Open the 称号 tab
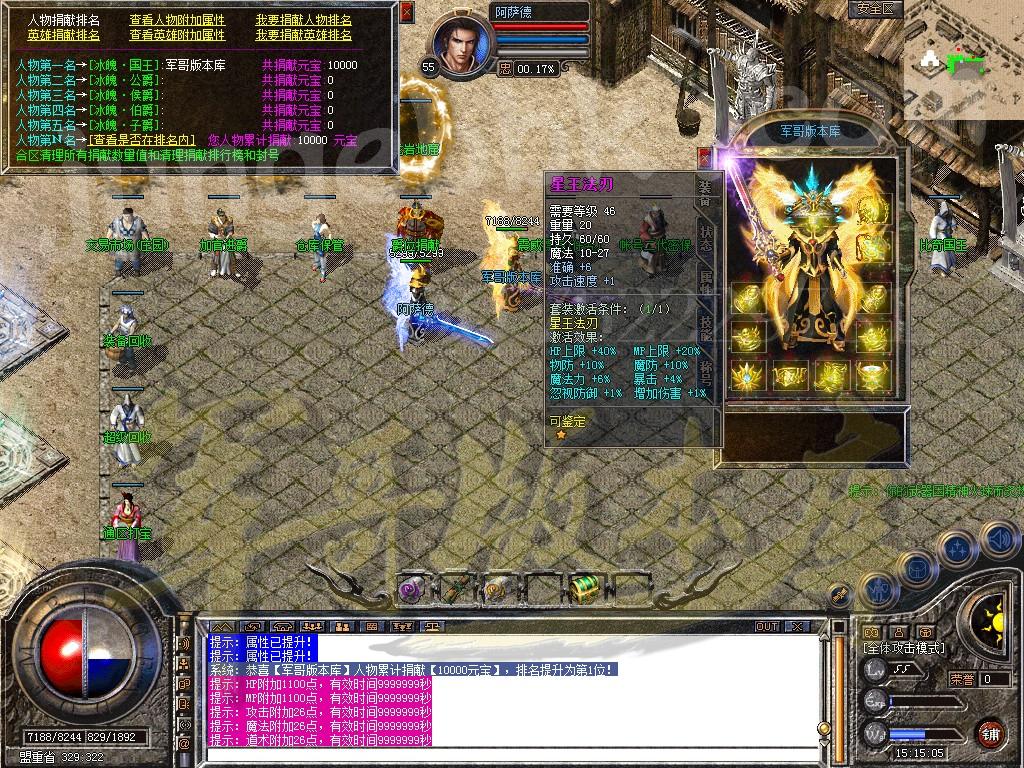Viewport: 1024px width, 768px height. click(706, 372)
